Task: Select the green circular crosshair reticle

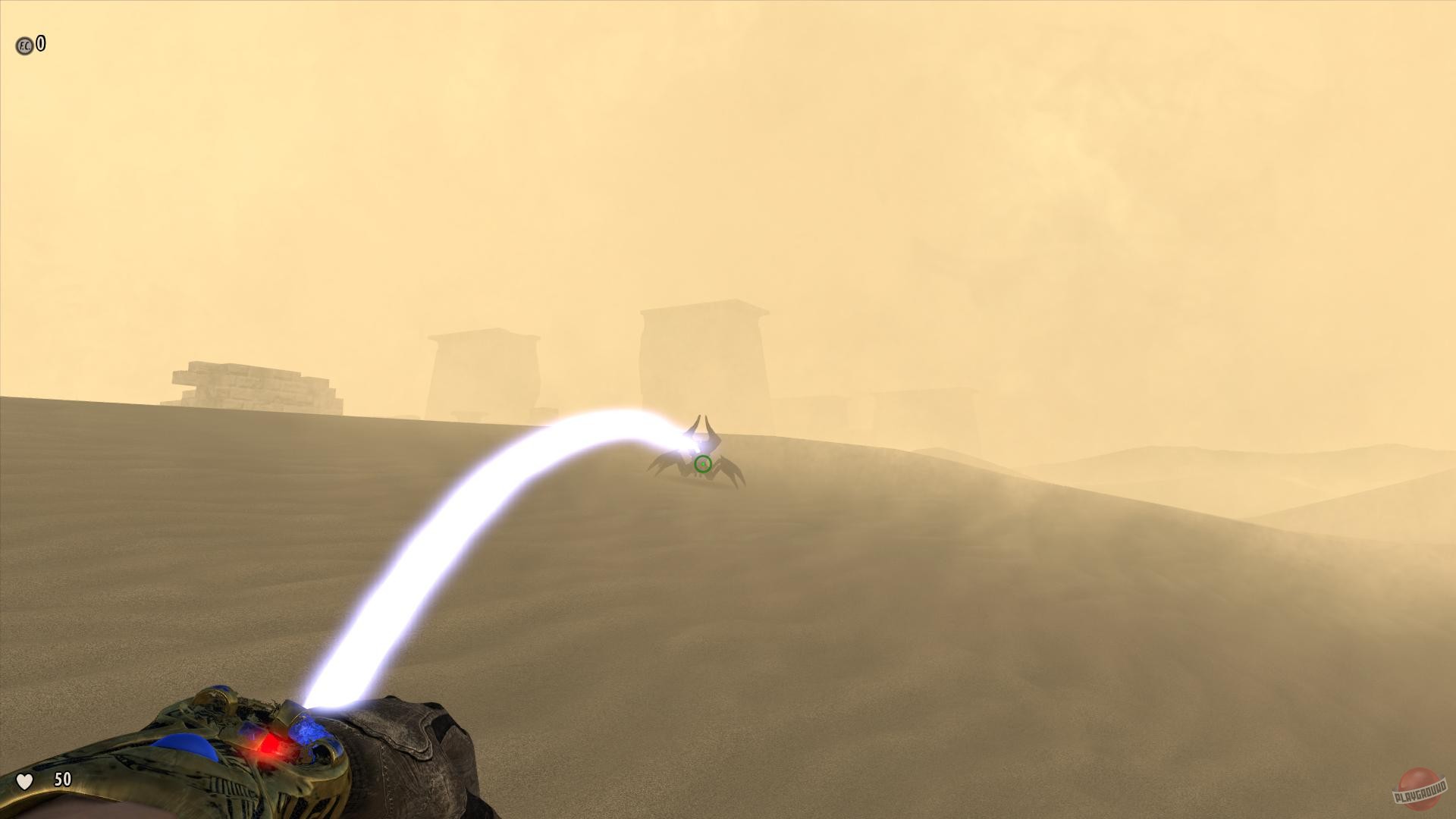Action: (701, 463)
